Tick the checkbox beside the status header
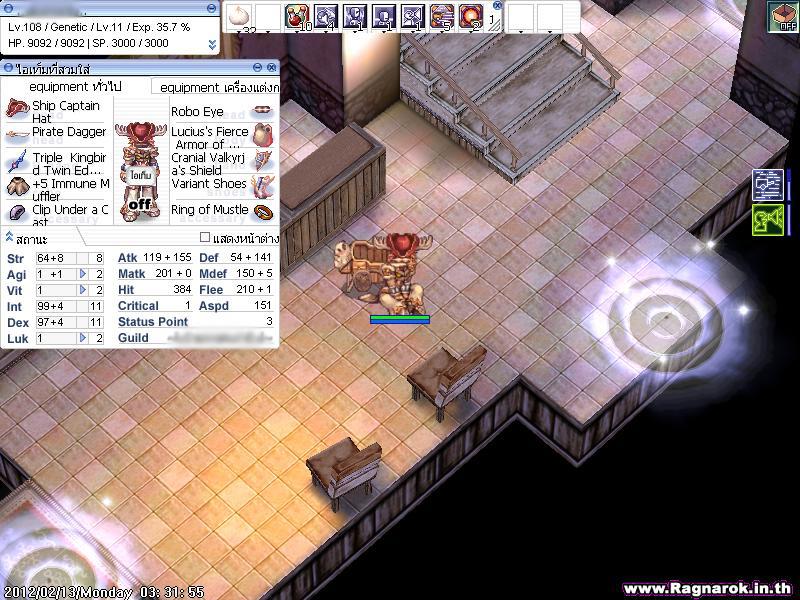The height and width of the screenshot is (600, 800). click(205, 238)
